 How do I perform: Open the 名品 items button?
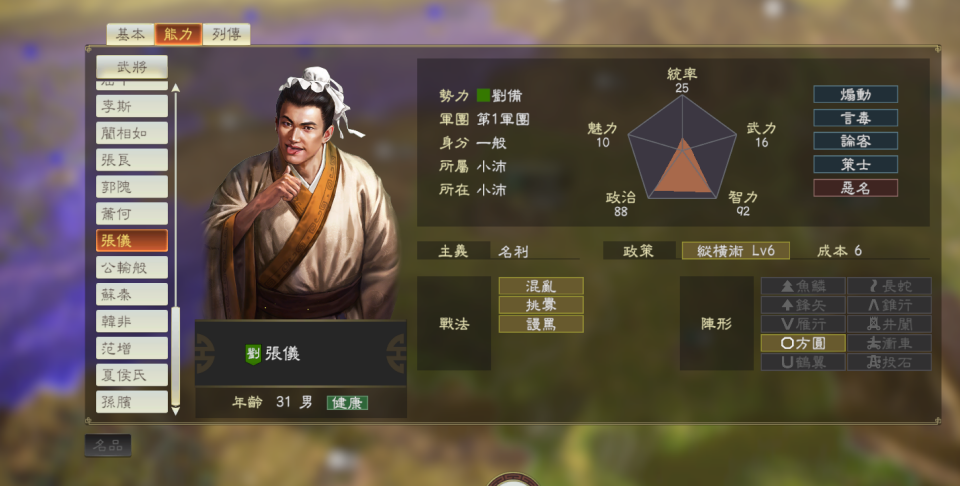coord(108,446)
